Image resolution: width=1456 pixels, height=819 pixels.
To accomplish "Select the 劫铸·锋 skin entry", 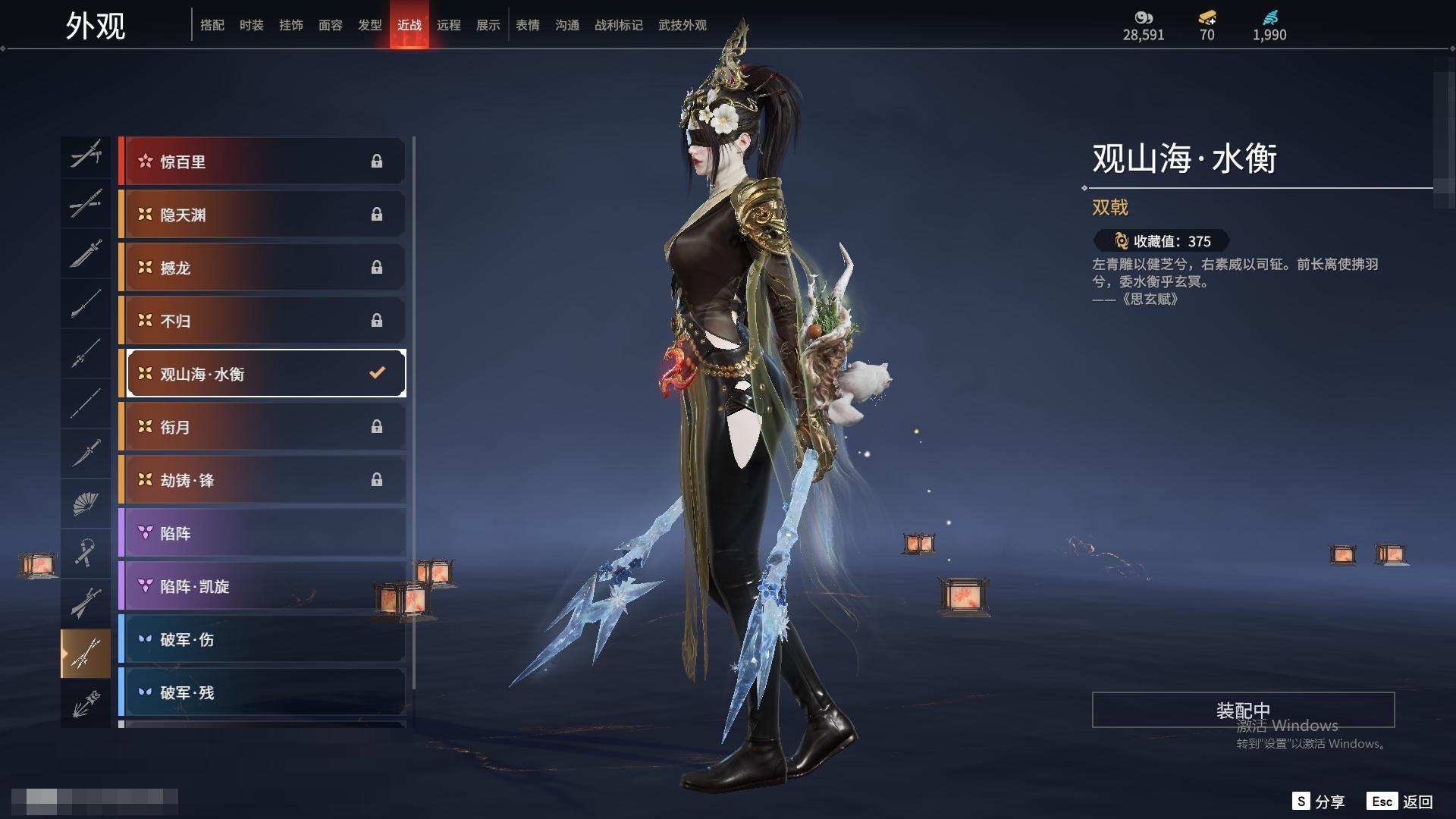I will (262, 480).
